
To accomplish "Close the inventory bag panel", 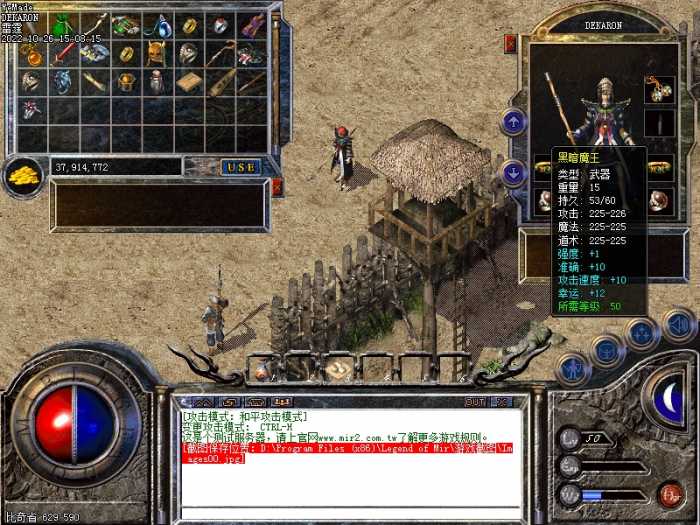I will click(x=277, y=185).
